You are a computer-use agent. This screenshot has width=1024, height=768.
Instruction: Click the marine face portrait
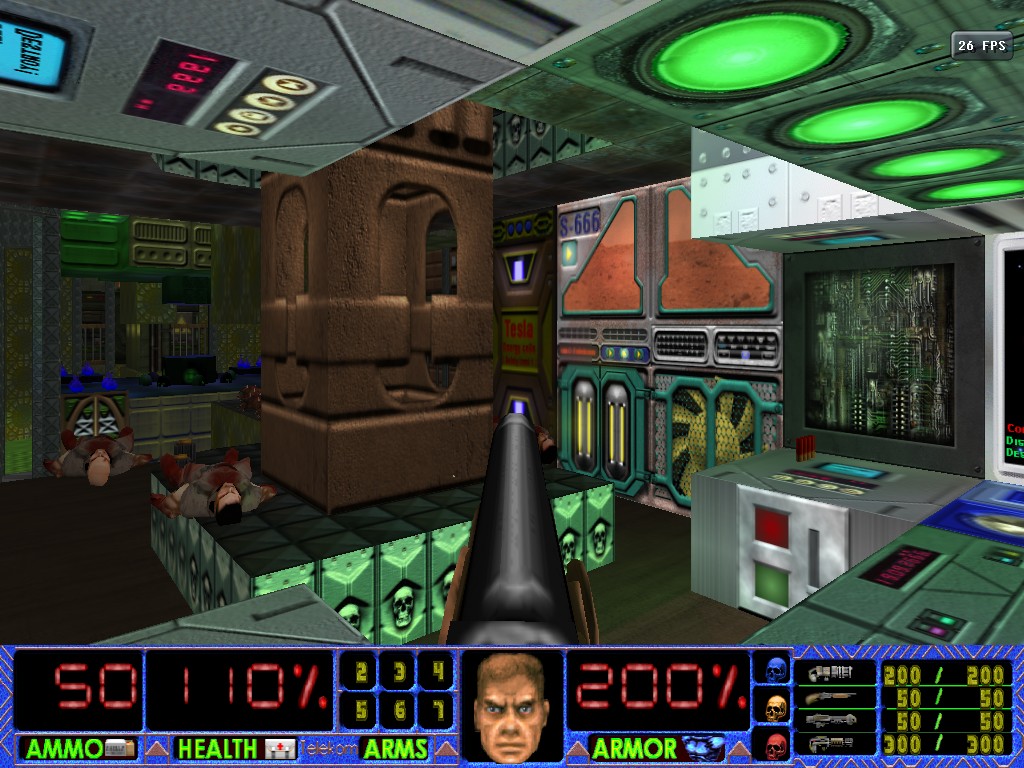pos(511,706)
